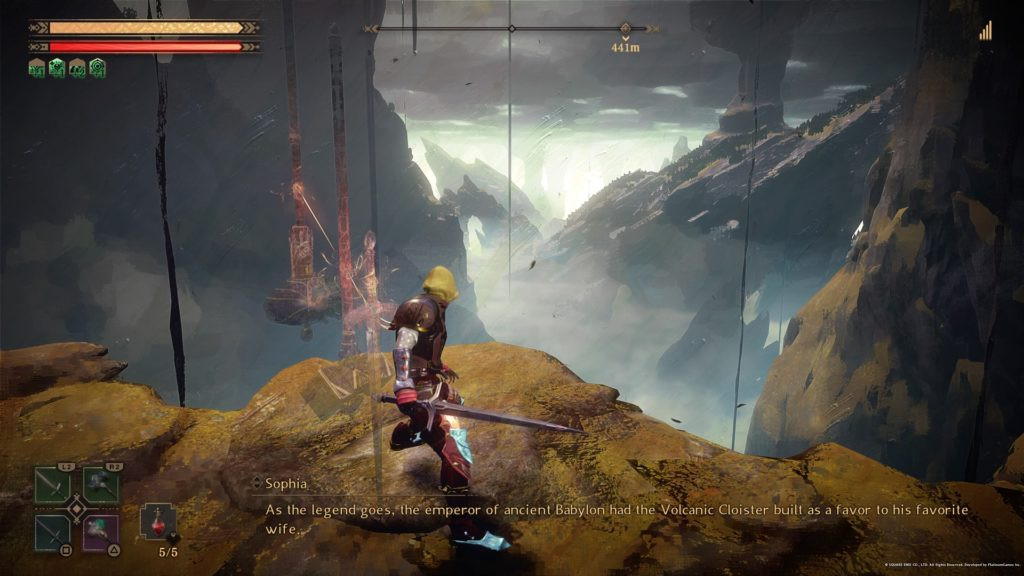Click the bullseye target buff icon
The width and height of the screenshot is (1024, 576).
(97, 68)
